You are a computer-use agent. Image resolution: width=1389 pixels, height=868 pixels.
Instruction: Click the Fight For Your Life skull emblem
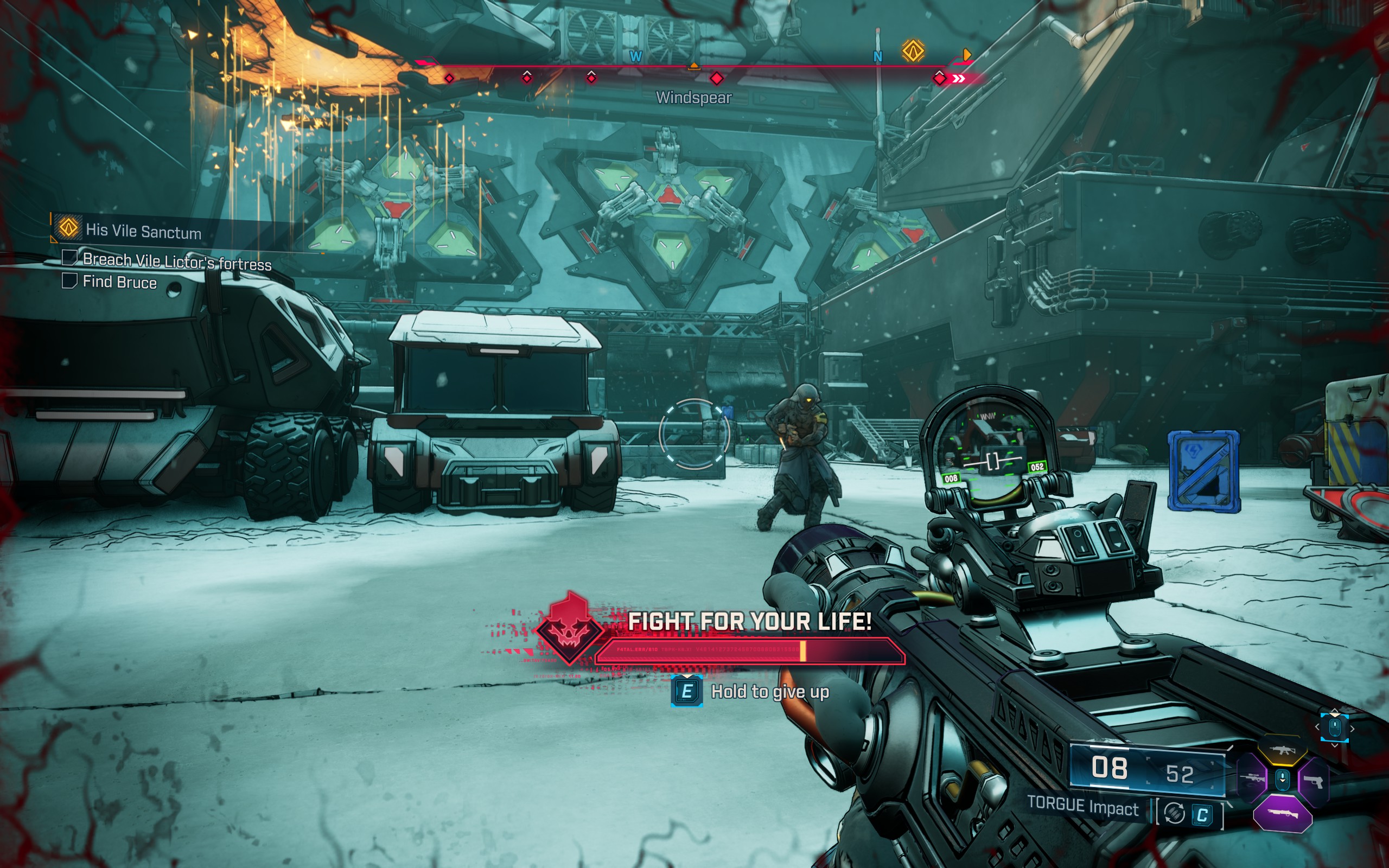click(x=569, y=628)
